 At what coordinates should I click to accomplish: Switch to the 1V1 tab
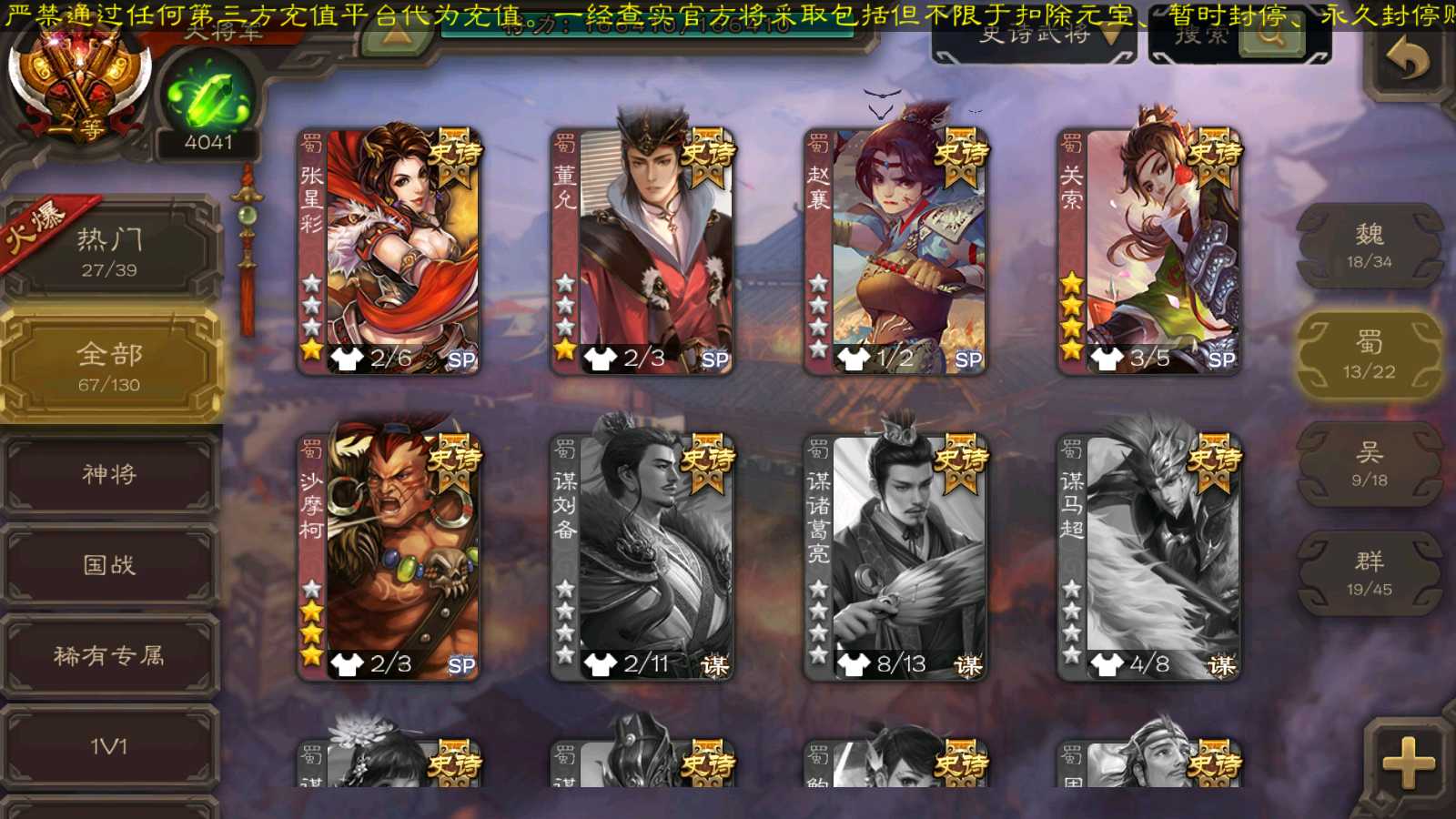pyautogui.click(x=109, y=746)
